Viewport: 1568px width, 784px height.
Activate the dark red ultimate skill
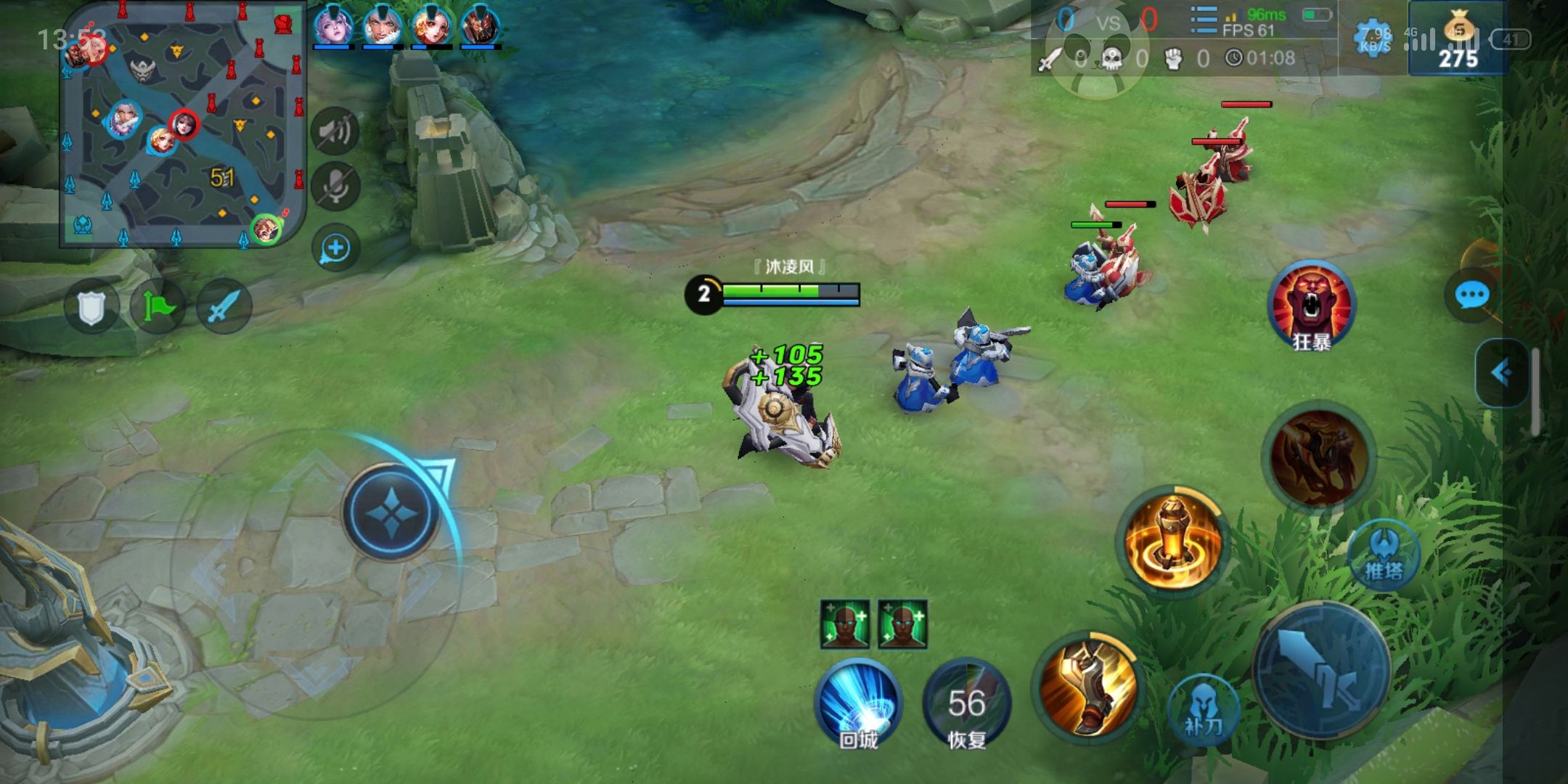click(x=1319, y=457)
